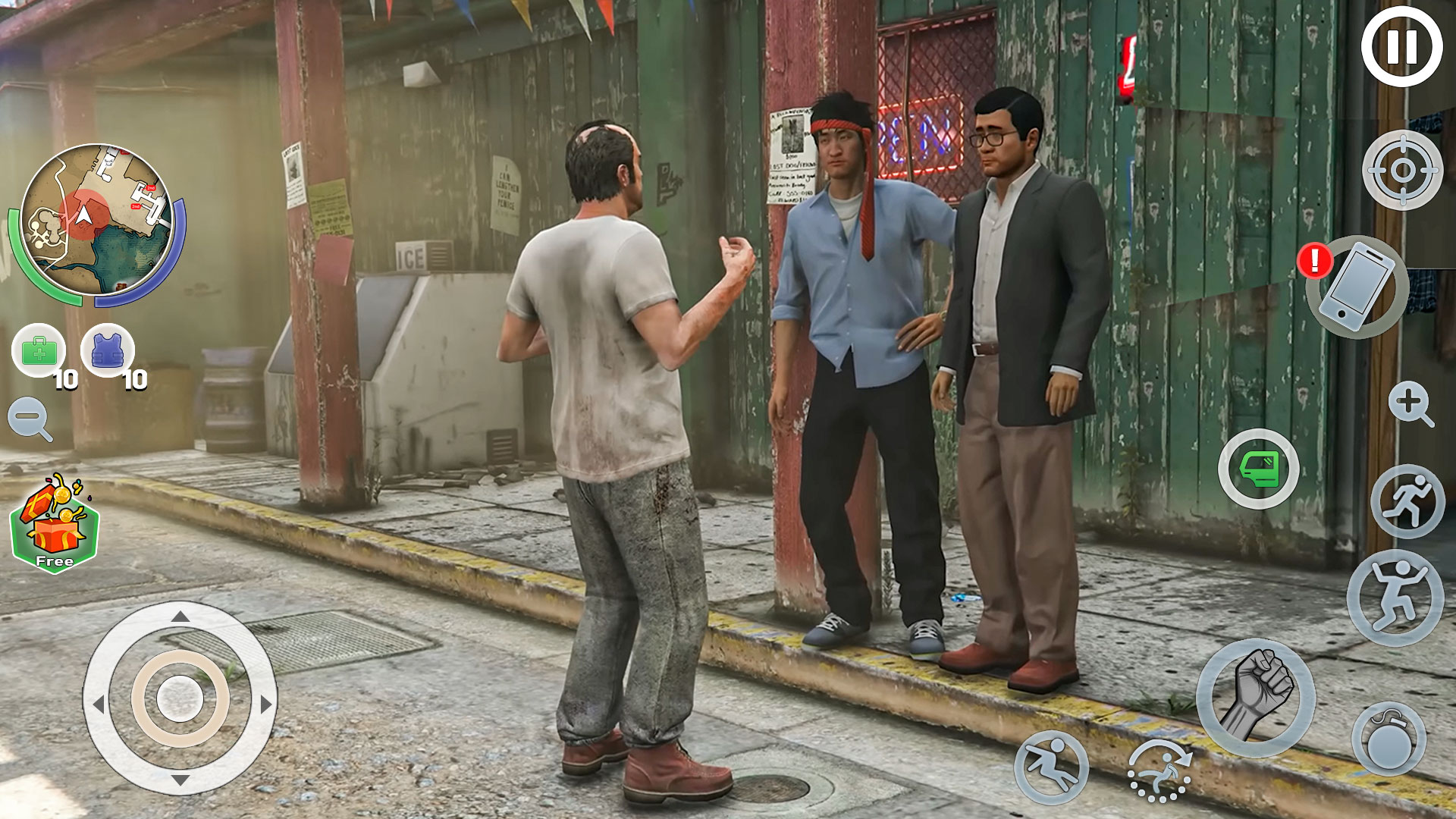
Task: Activate the dodge roll button
Action: [x=1159, y=770]
